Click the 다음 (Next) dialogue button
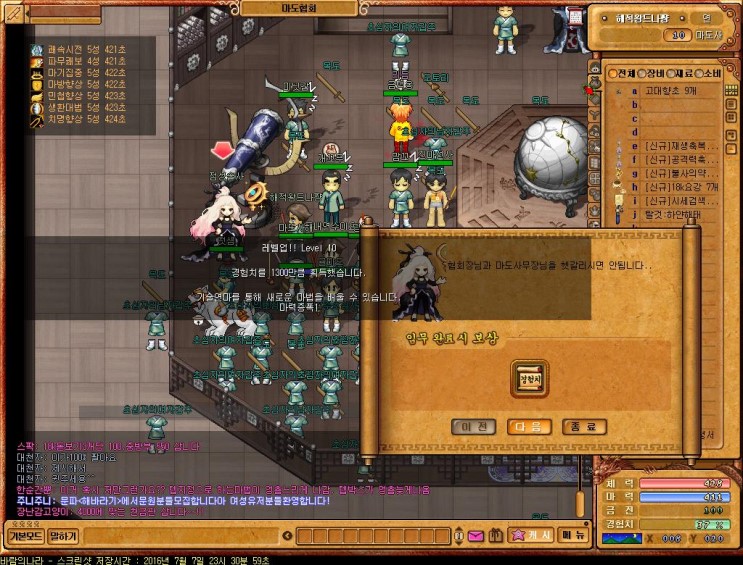The image size is (743, 565). tap(528, 427)
